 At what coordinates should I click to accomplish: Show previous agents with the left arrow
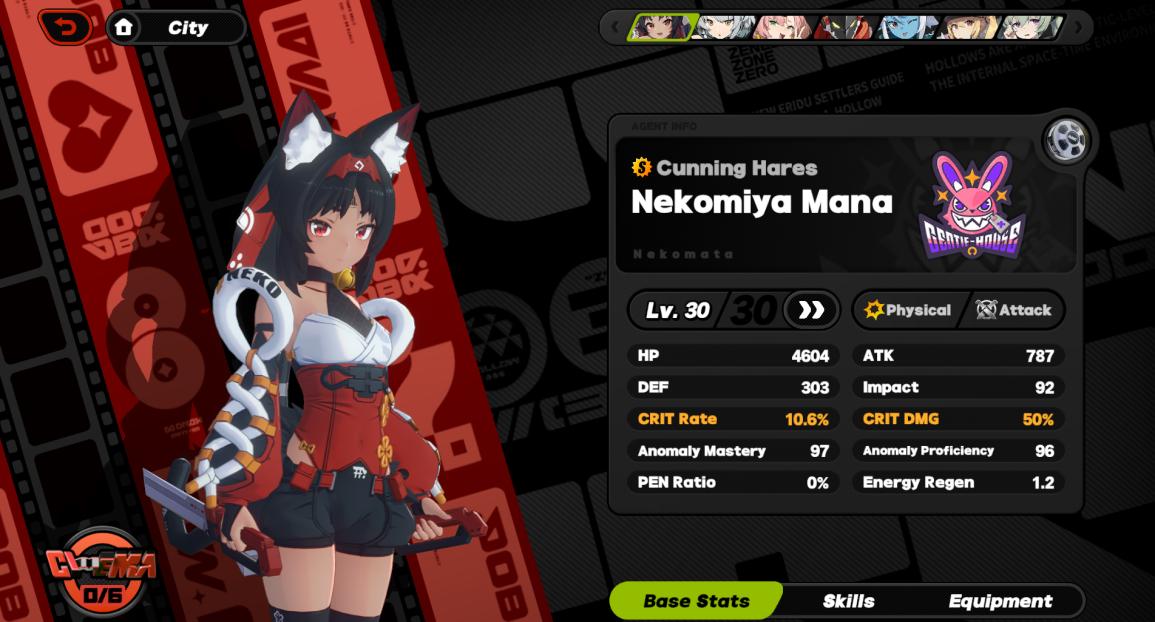(x=614, y=27)
